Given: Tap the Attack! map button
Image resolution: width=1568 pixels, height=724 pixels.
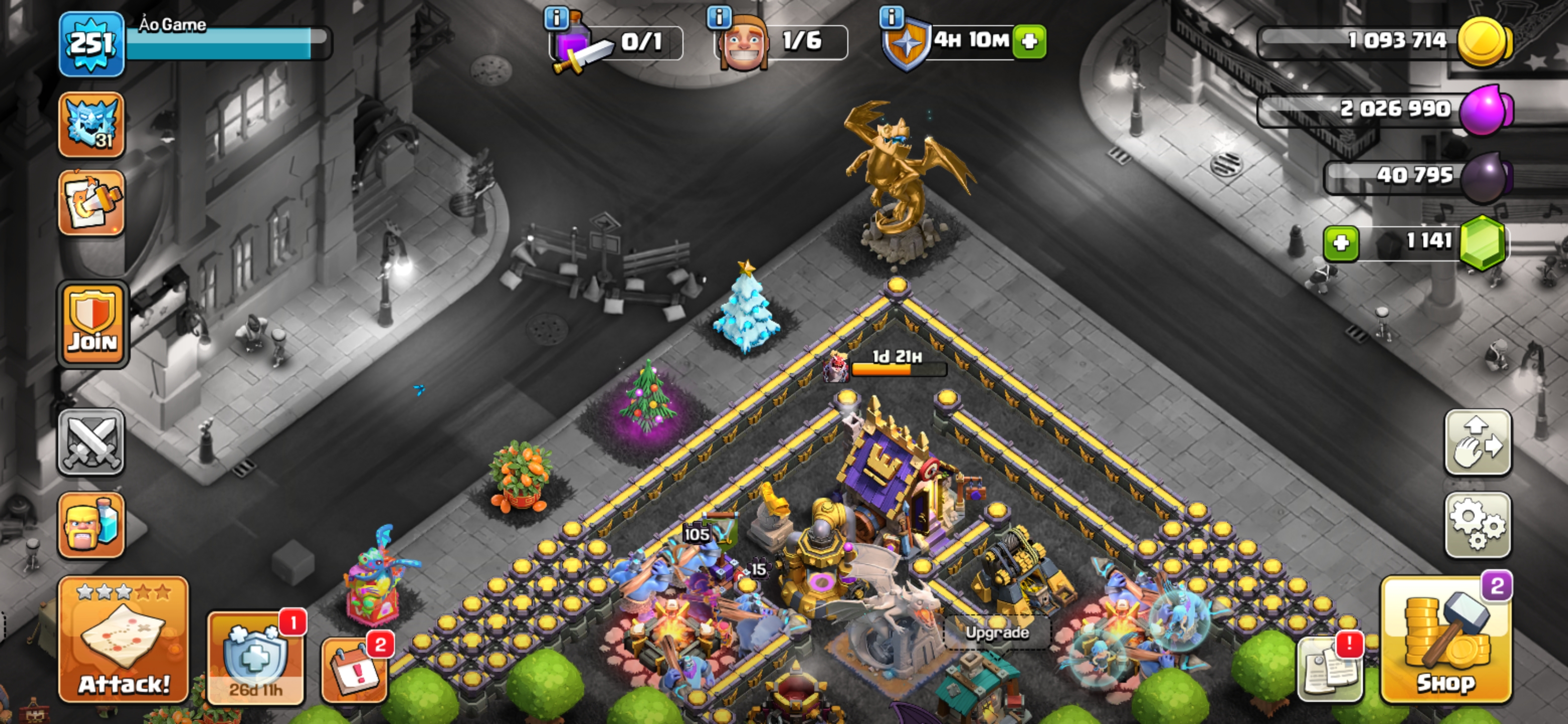Looking at the screenshot, I should (x=124, y=640).
